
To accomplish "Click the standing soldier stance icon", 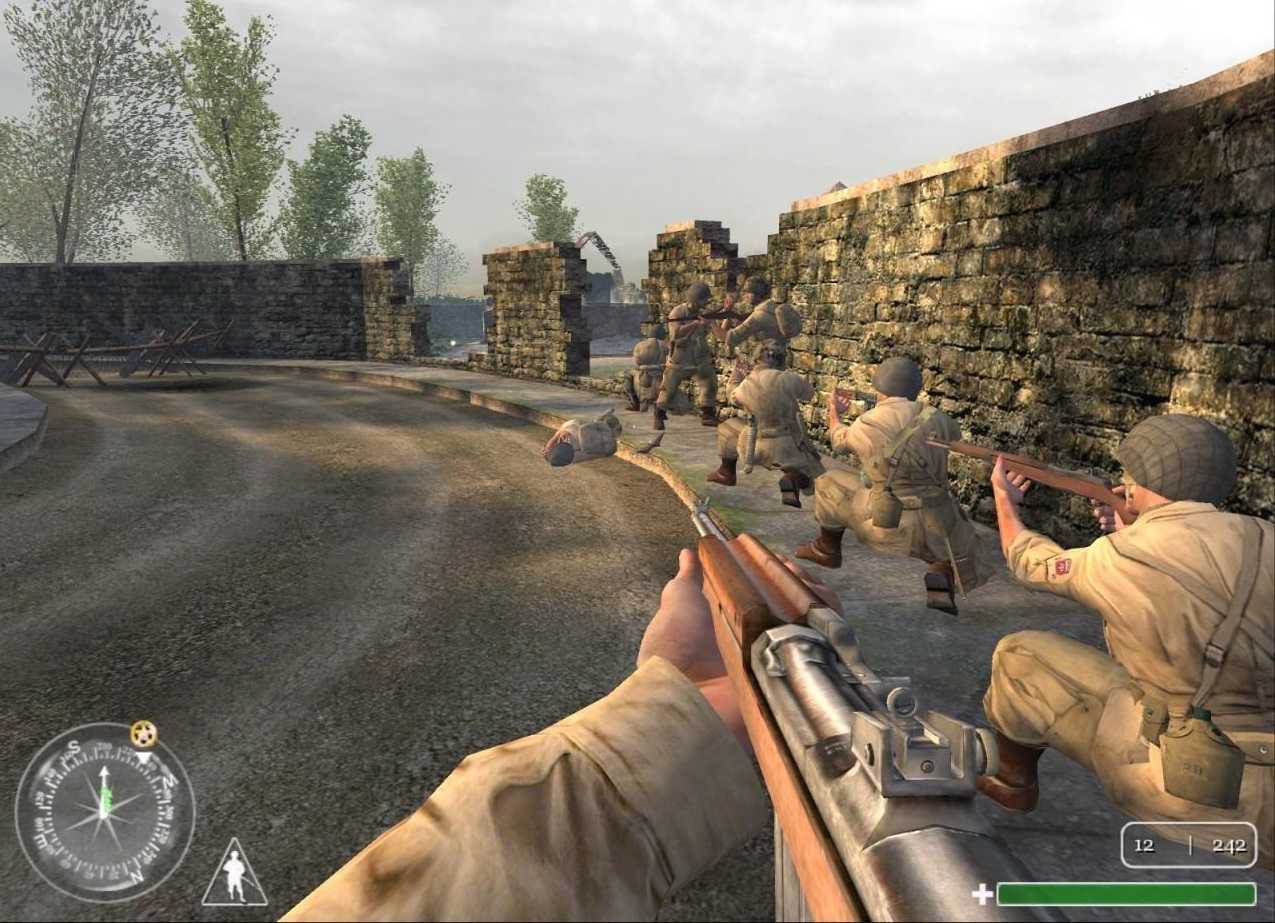I will point(235,876).
